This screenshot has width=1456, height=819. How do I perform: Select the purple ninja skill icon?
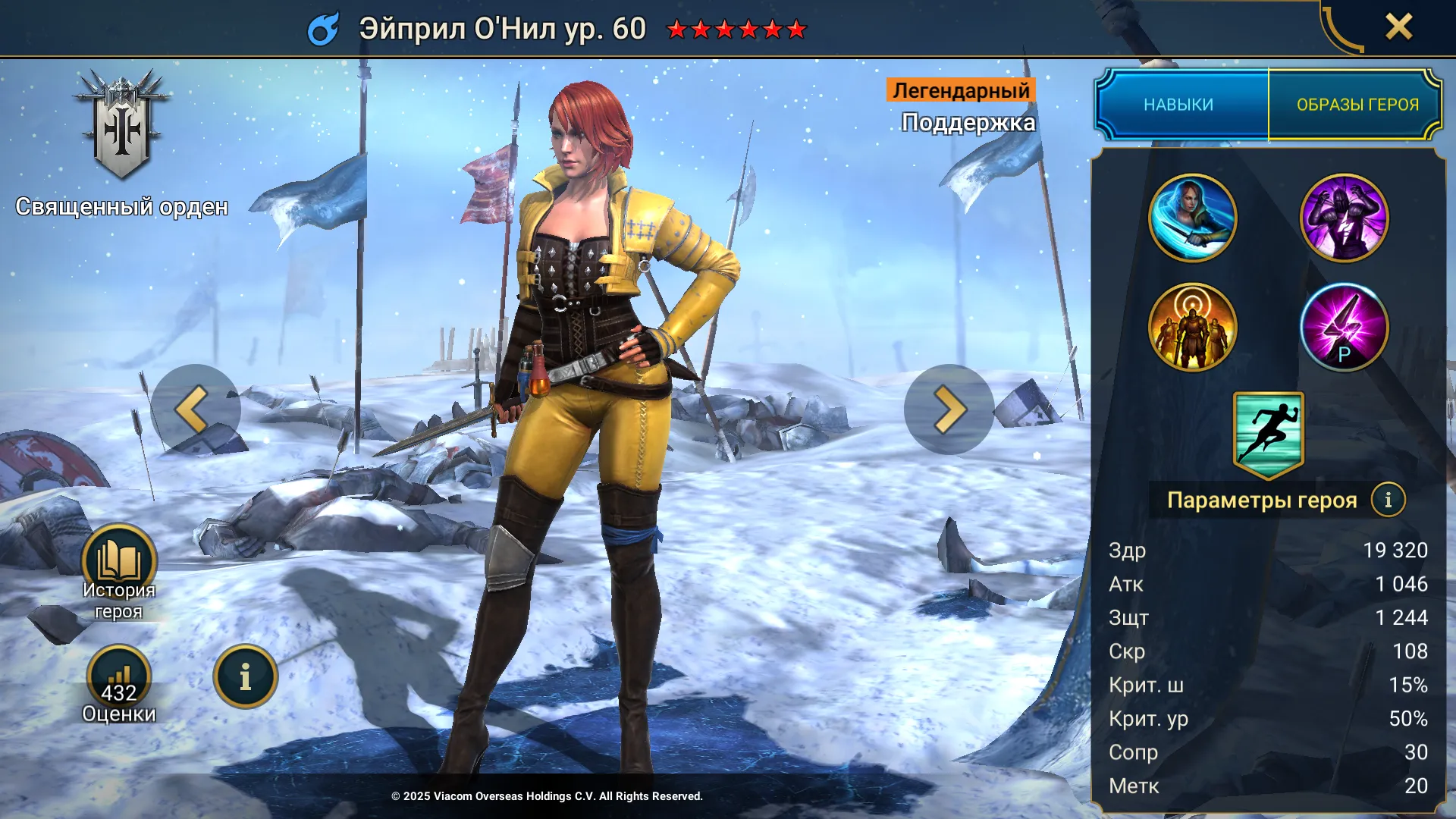[1344, 218]
